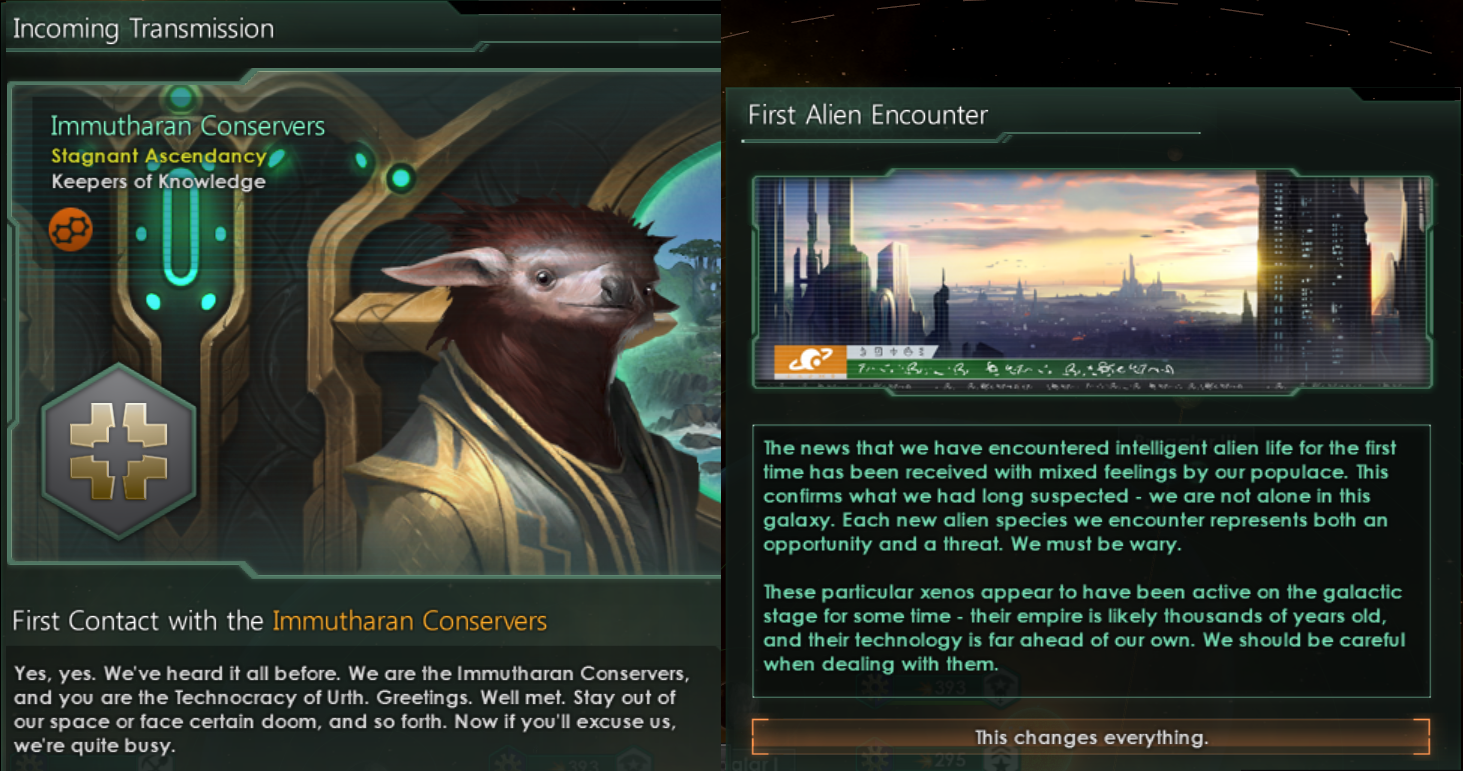
Task: Click the Stagnant Ascendancy personality label
Action: 158,156
